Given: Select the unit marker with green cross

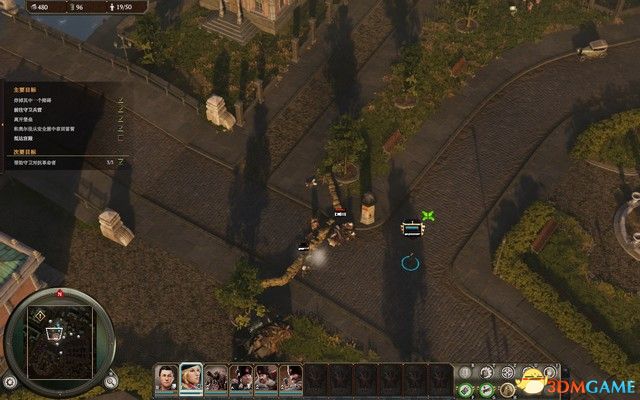Looking at the screenshot, I should (x=411, y=229).
